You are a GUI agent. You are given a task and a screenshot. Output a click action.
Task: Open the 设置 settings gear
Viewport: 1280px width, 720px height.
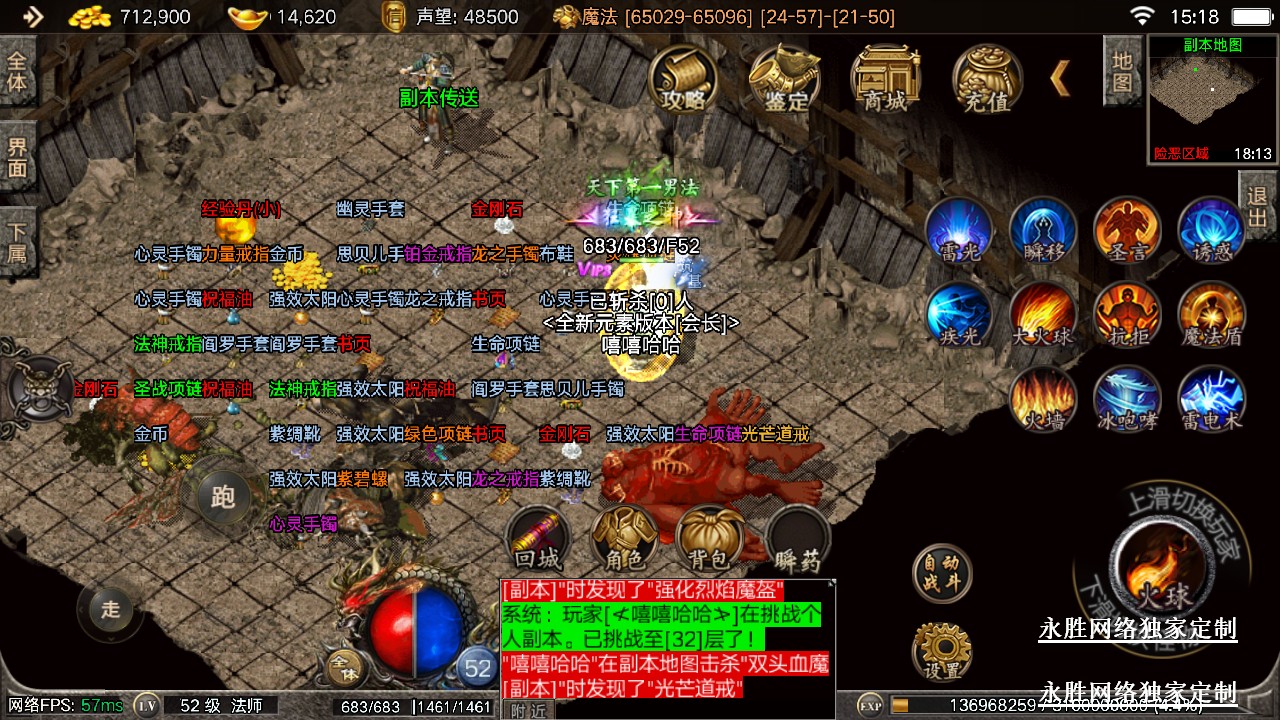click(942, 651)
